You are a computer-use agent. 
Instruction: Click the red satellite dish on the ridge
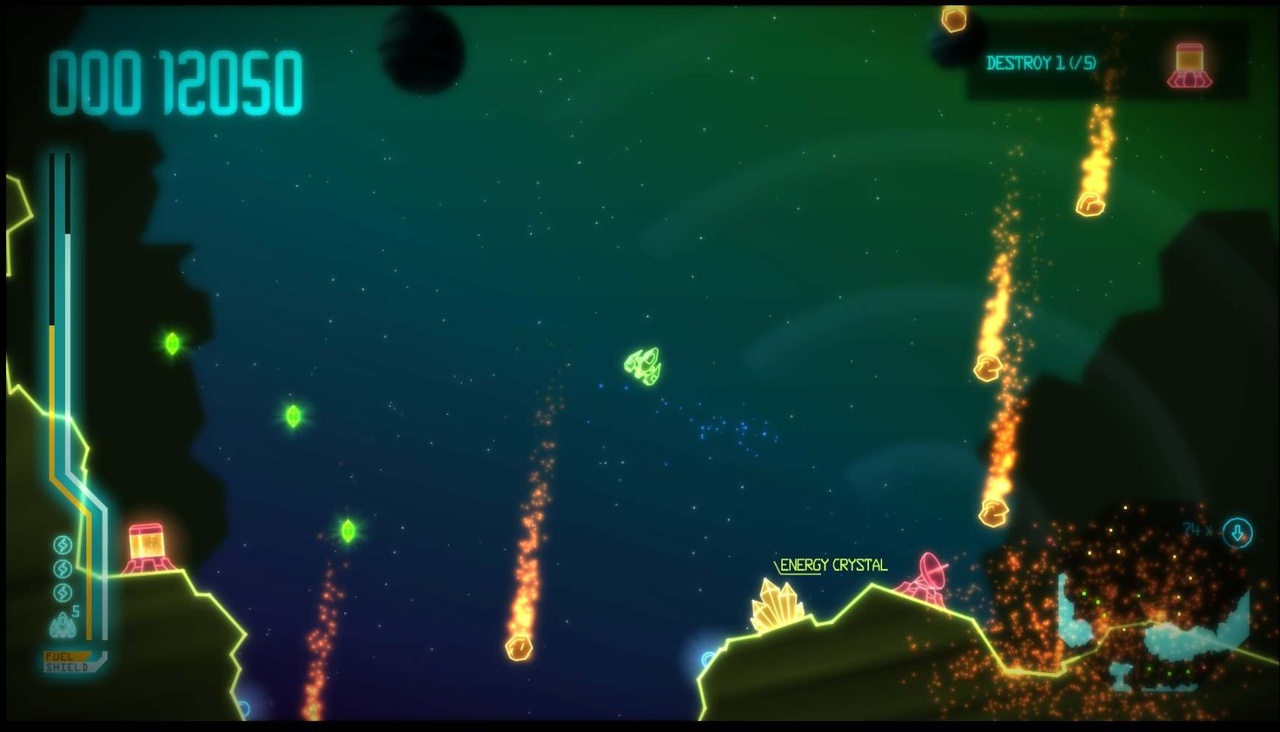coord(929,571)
